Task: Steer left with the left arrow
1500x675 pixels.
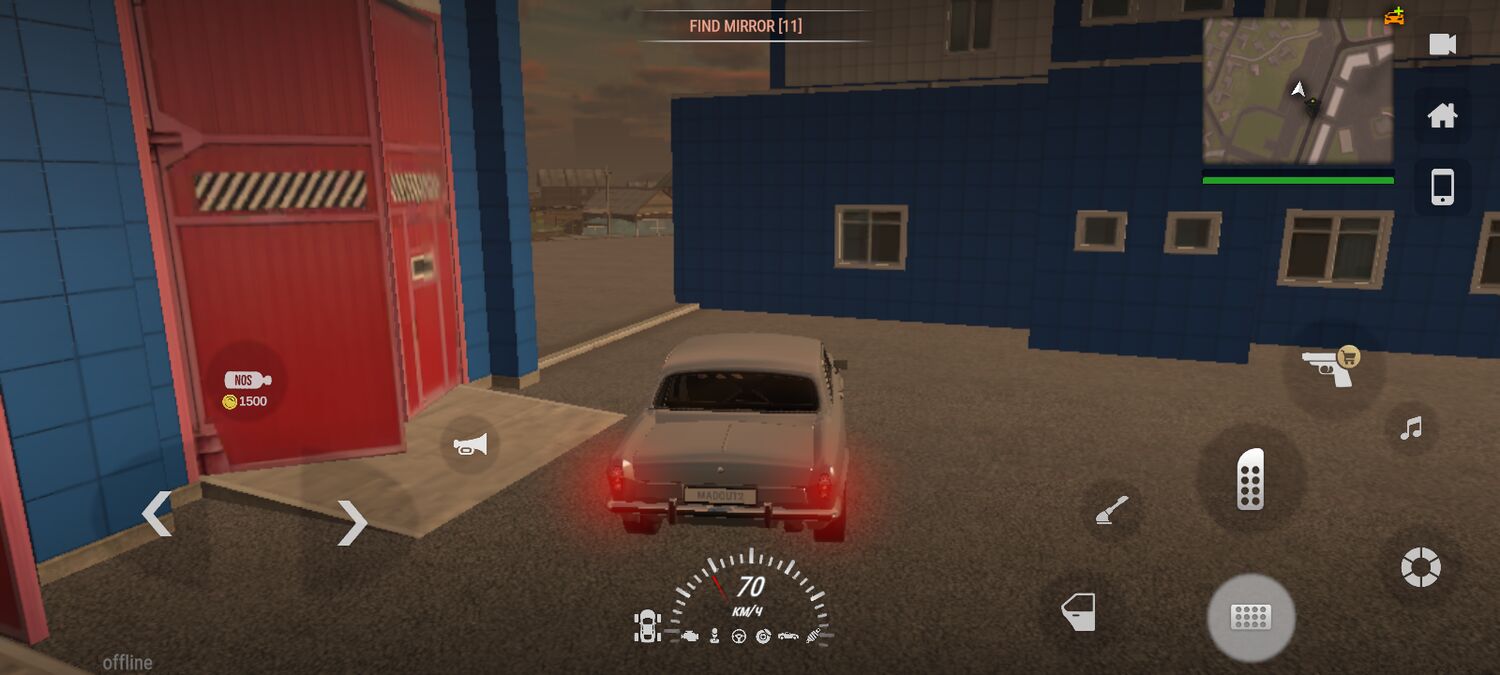Action: (x=157, y=514)
